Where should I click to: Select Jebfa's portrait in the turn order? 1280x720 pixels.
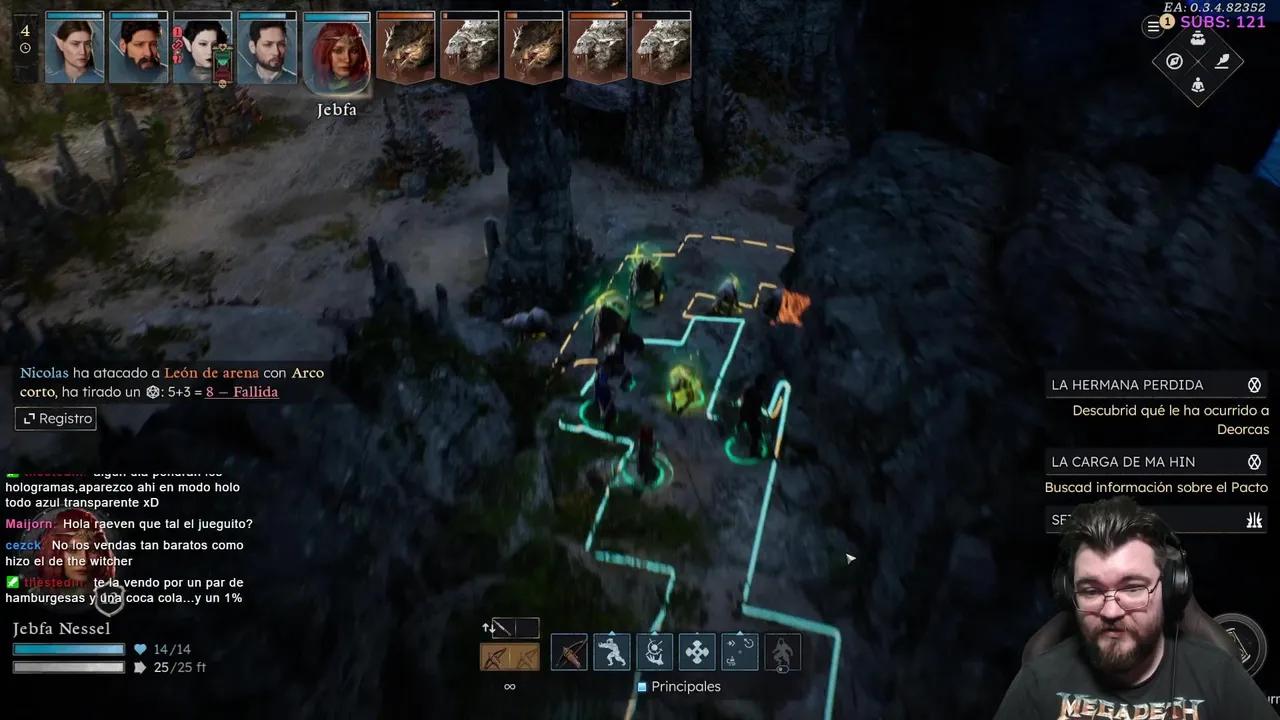coord(337,49)
